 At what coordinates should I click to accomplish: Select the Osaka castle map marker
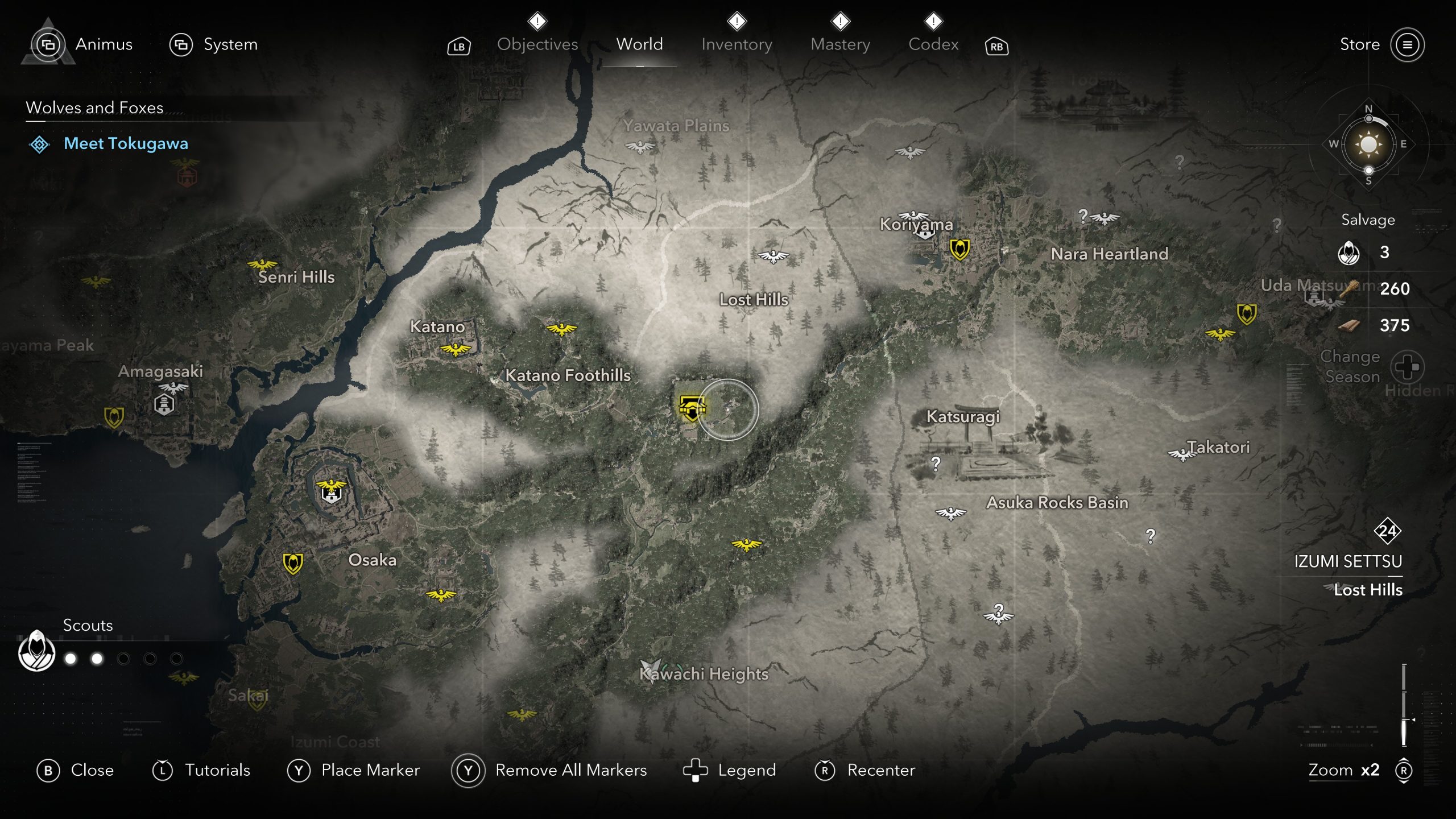331,491
